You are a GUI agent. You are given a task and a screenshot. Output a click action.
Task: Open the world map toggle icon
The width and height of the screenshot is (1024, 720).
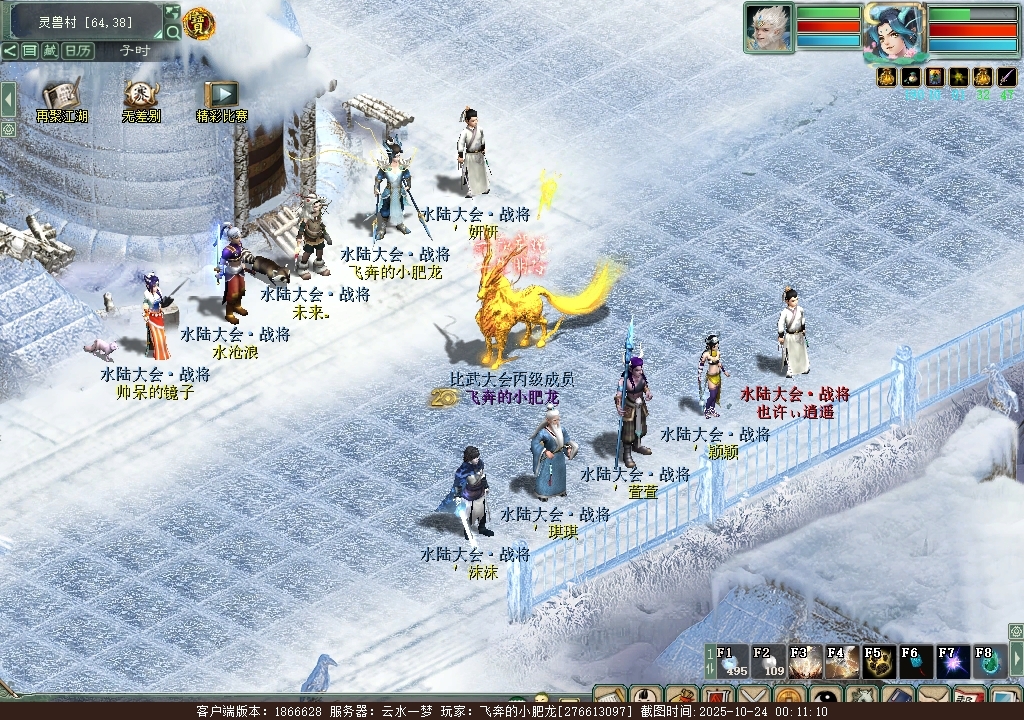click(172, 13)
